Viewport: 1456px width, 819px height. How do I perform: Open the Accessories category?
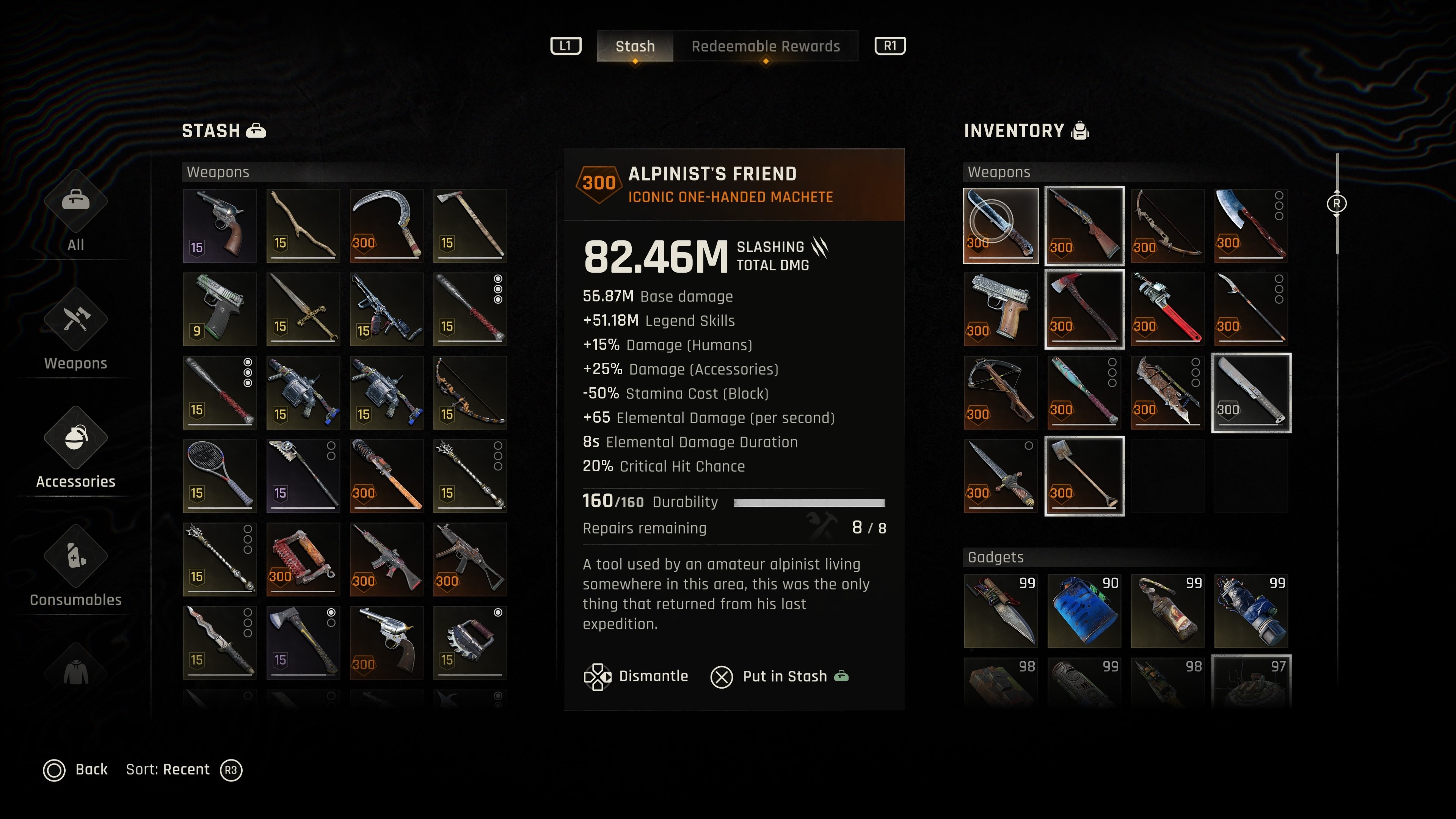click(76, 449)
